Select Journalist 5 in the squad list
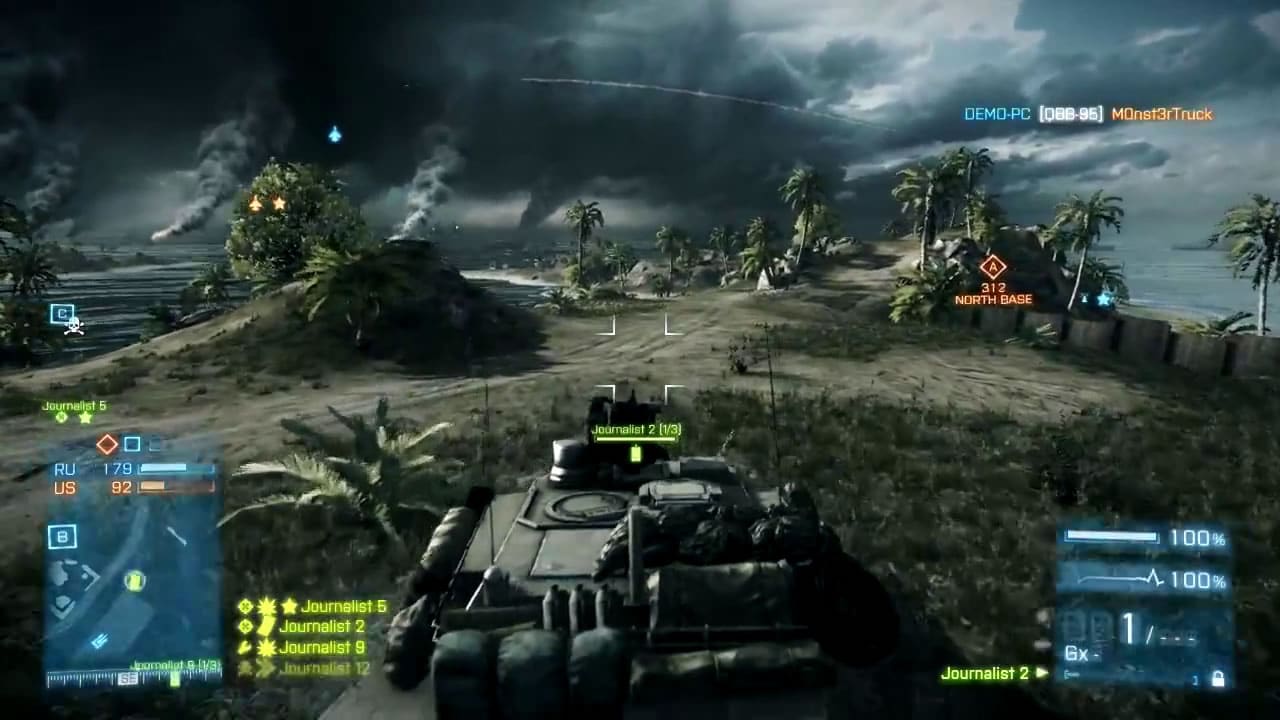Screen dimensions: 1280x720 pyautogui.click(x=343, y=606)
